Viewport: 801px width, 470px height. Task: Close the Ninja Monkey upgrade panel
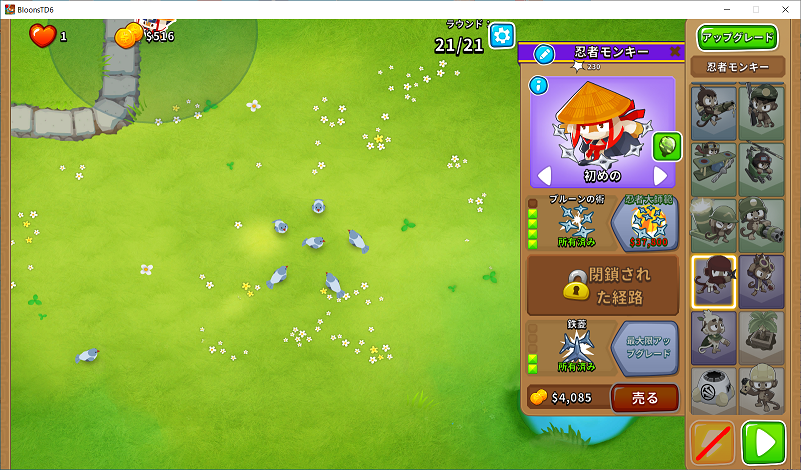coord(675,52)
